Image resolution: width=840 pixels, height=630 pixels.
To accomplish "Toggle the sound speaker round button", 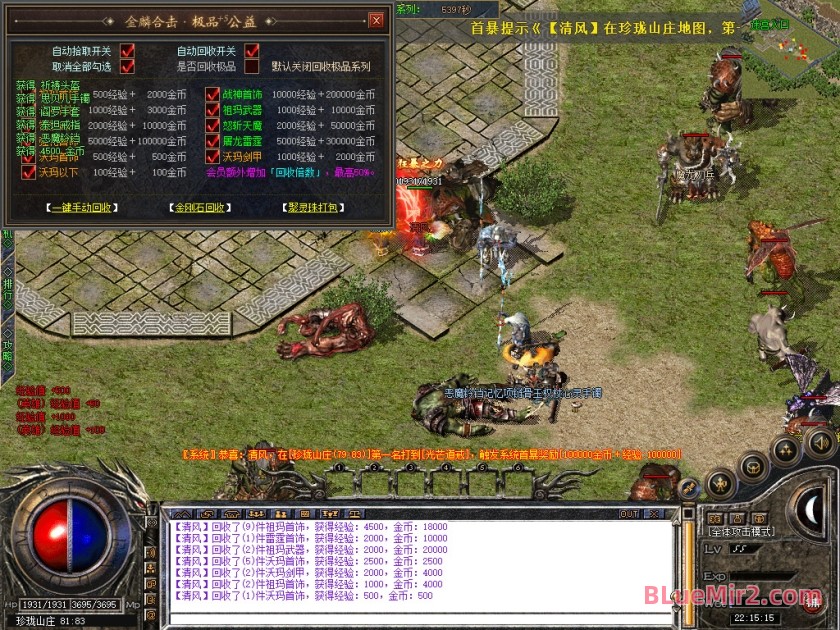I will pyautogui.click(x=819, y=441).
